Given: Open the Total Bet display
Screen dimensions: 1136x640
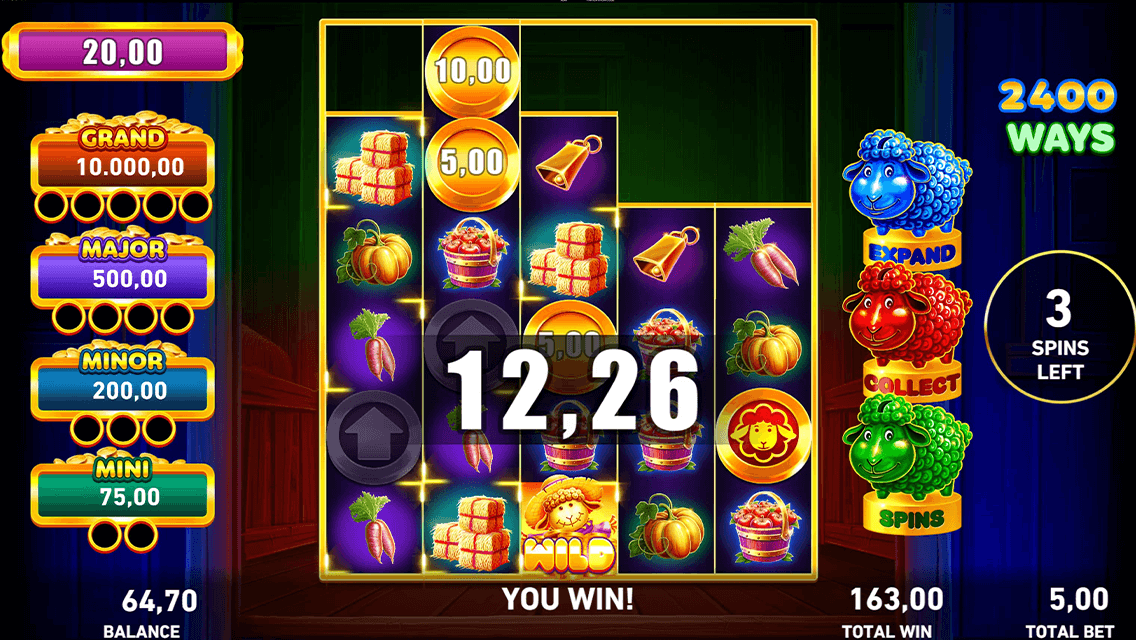Looking at the screenshot, I should (1078, 610).
